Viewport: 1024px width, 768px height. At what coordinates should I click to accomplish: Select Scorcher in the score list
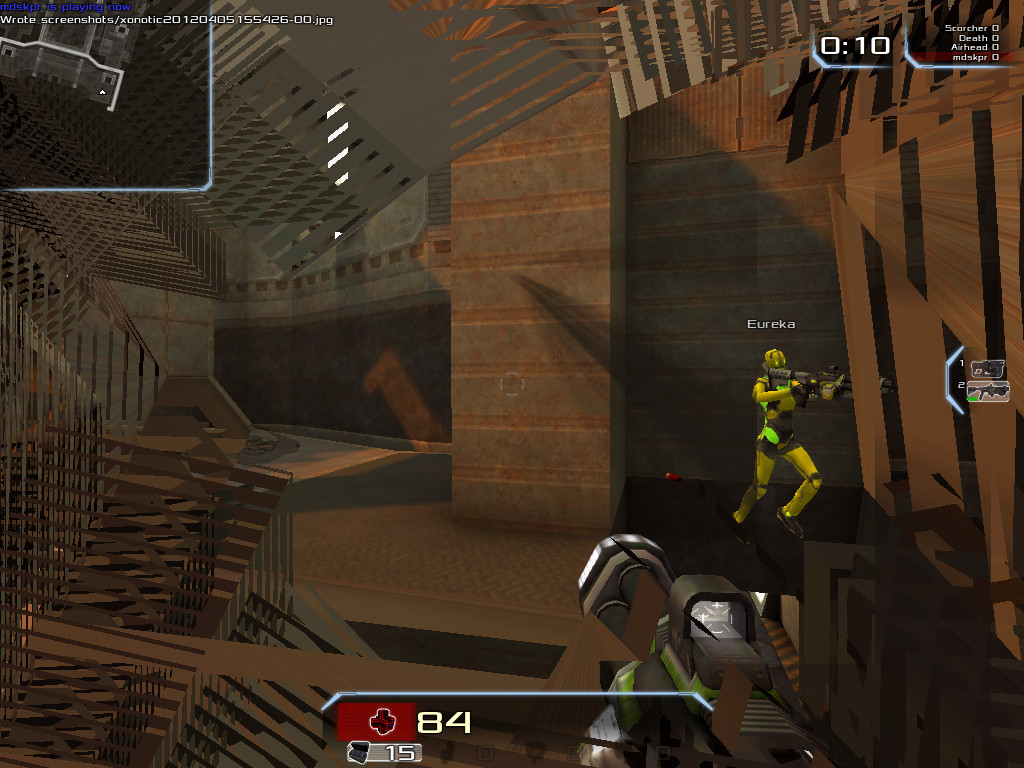[x=968, y=28]
